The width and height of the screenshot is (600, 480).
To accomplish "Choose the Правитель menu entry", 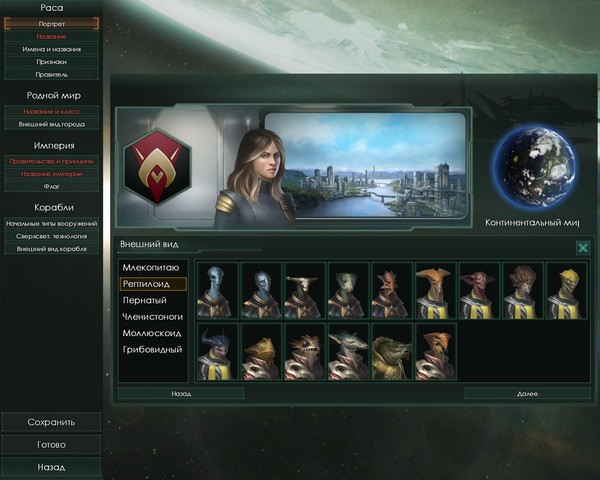I will (51, 74).
